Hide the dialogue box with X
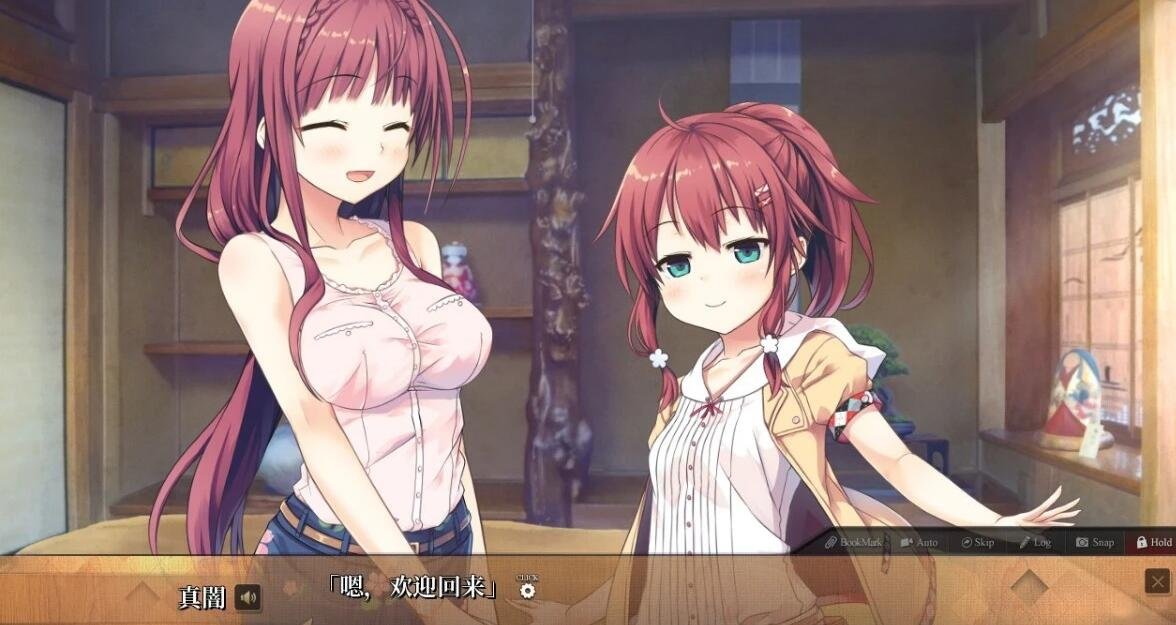The image size is (1176, 625). pos(1157,581)
